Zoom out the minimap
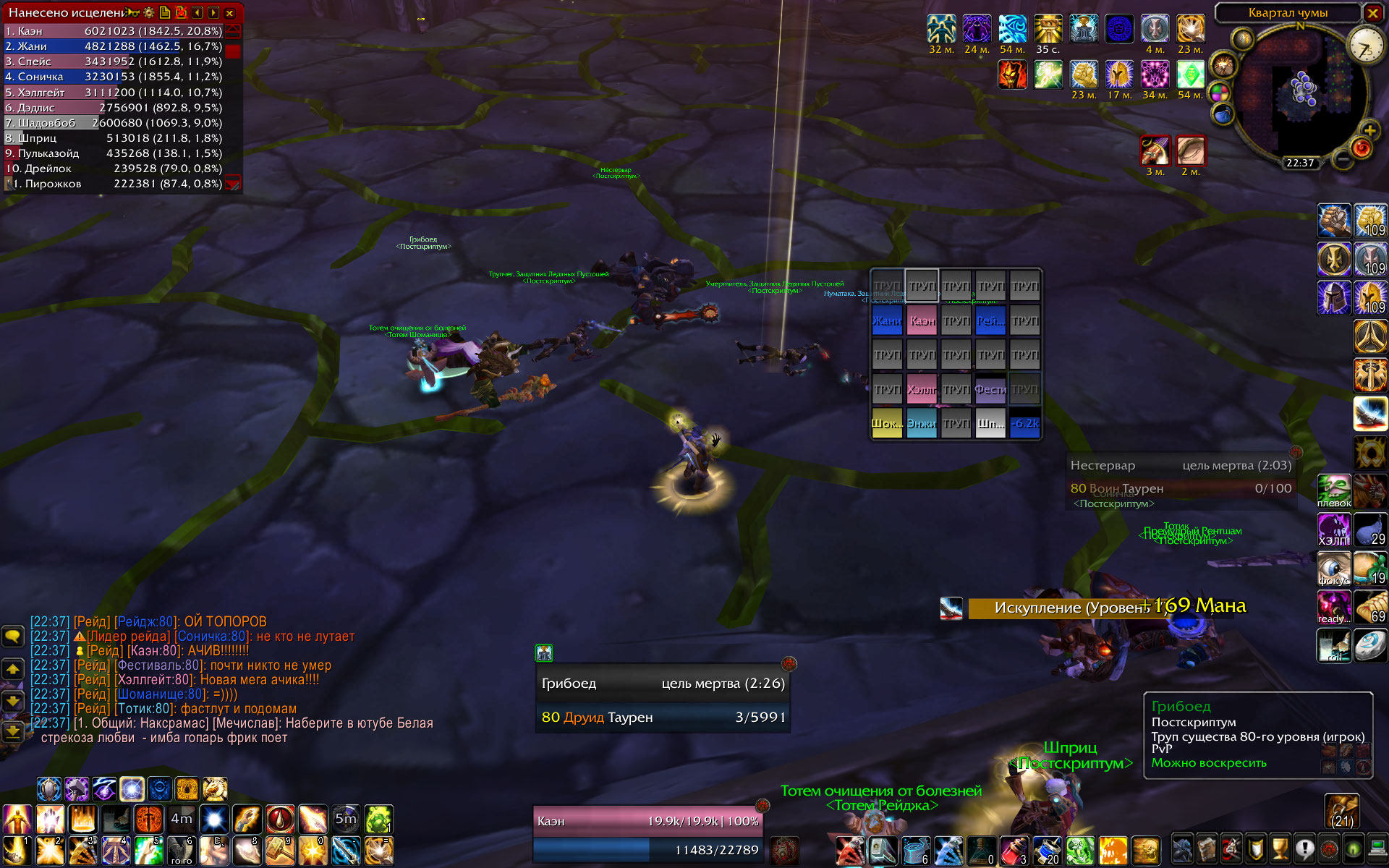 pyautogui.click(x=1342, y=159)
